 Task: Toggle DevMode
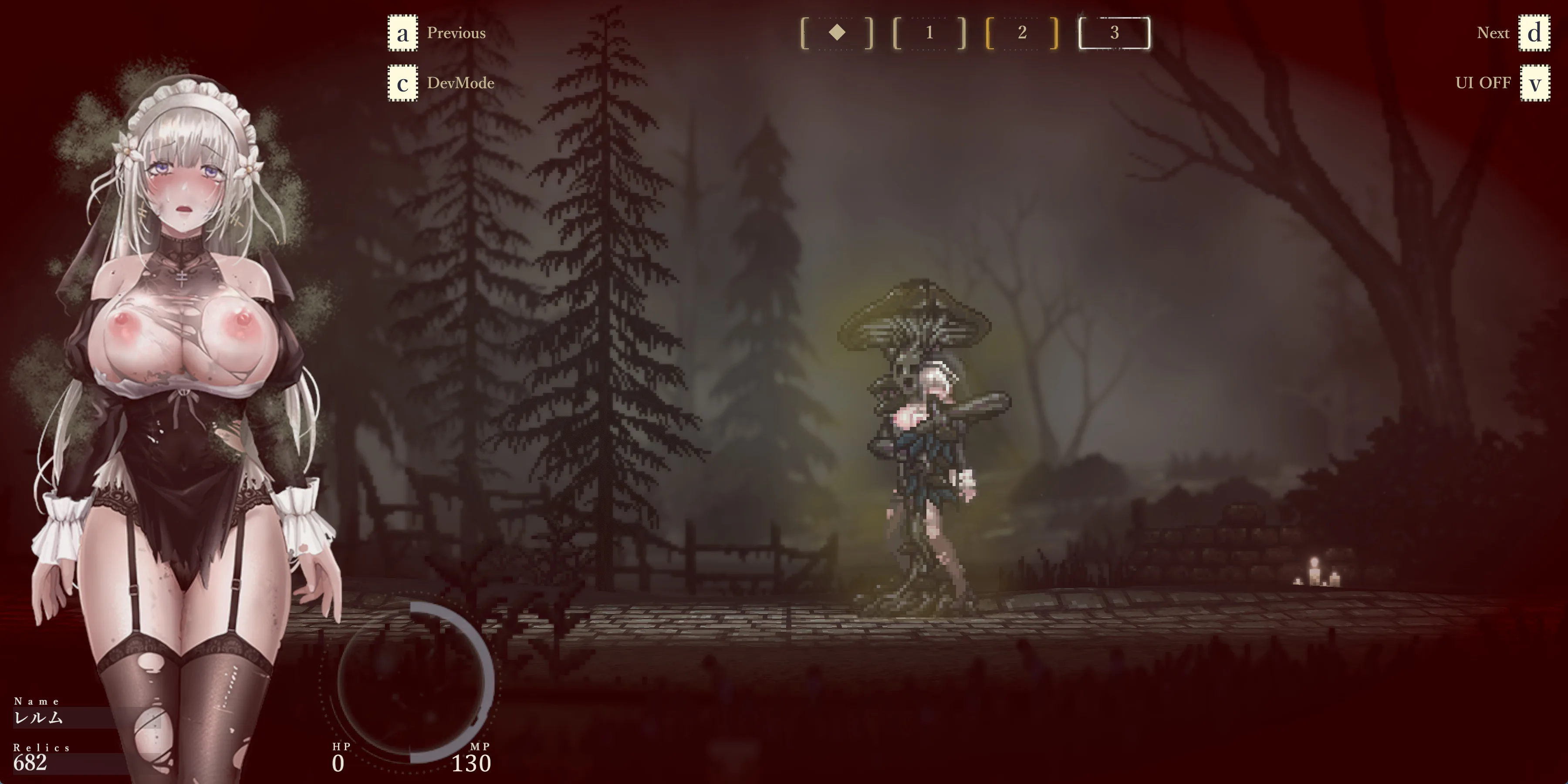460,83
